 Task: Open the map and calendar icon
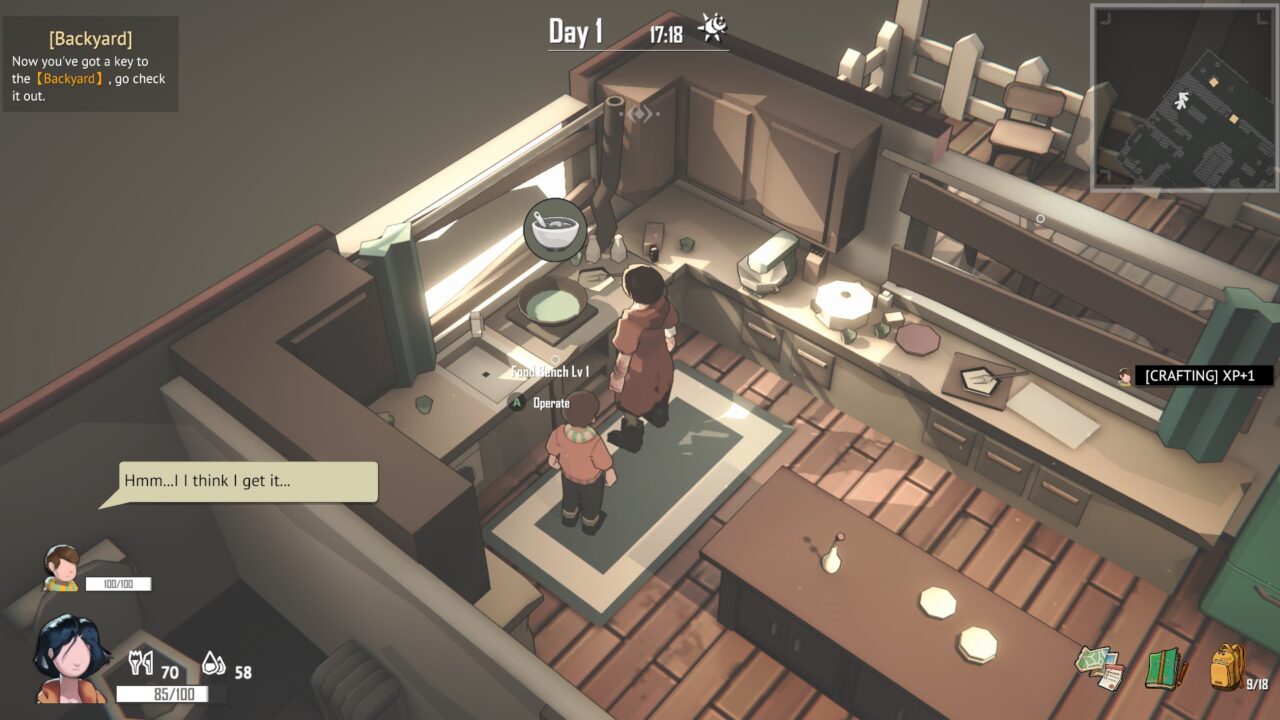point(1100,667)
